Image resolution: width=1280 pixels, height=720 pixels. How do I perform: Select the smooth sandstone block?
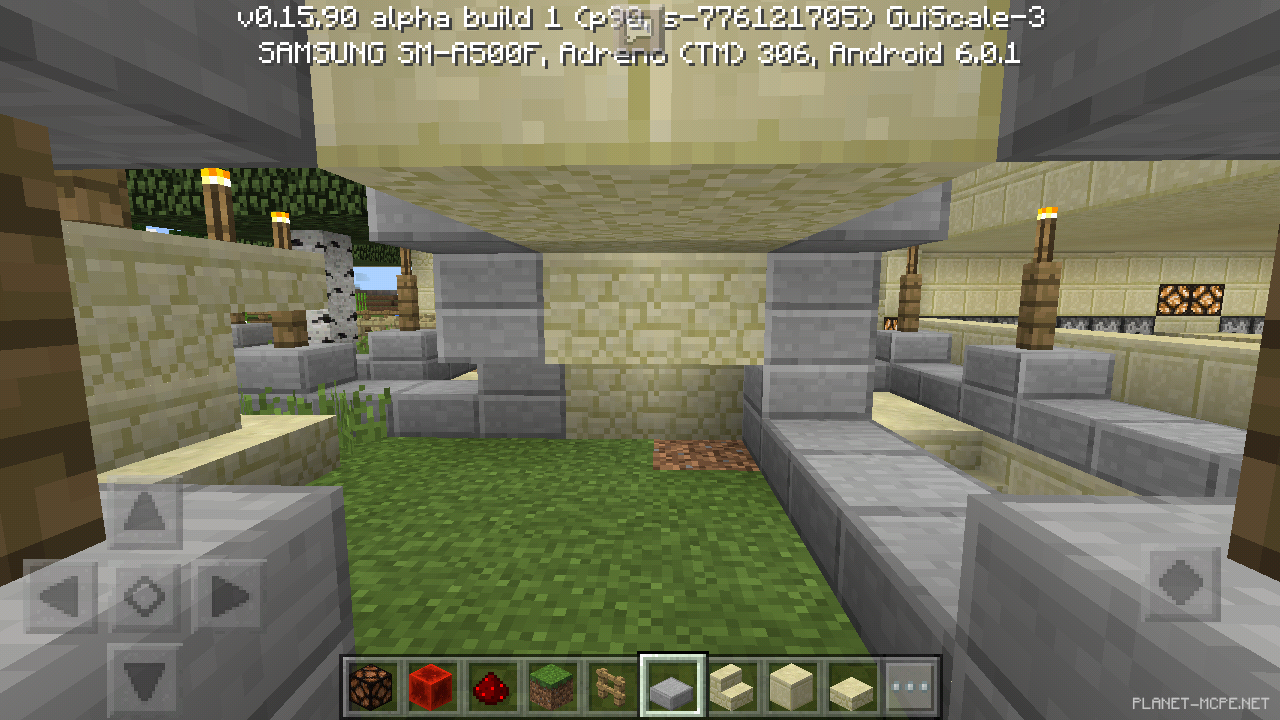click(790, 684)
